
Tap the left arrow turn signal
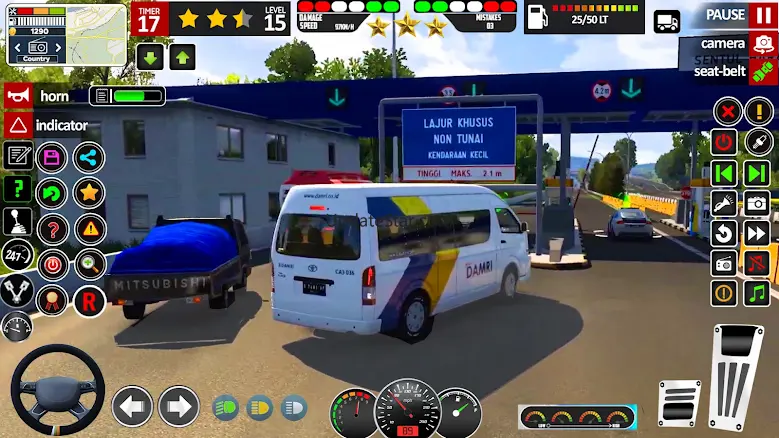click(x=132, y=406)
